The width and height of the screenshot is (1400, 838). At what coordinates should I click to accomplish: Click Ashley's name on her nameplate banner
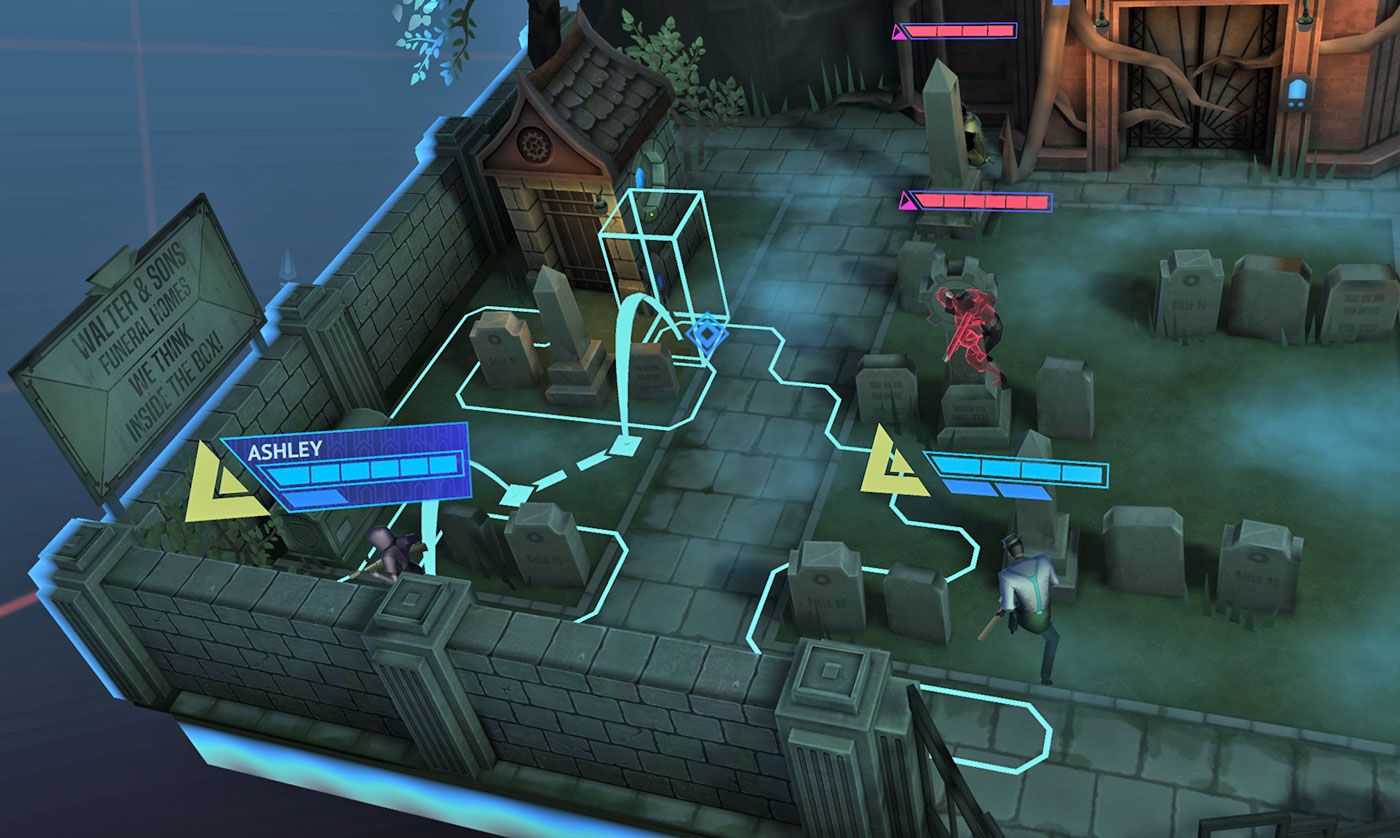[x=283, y=451]
